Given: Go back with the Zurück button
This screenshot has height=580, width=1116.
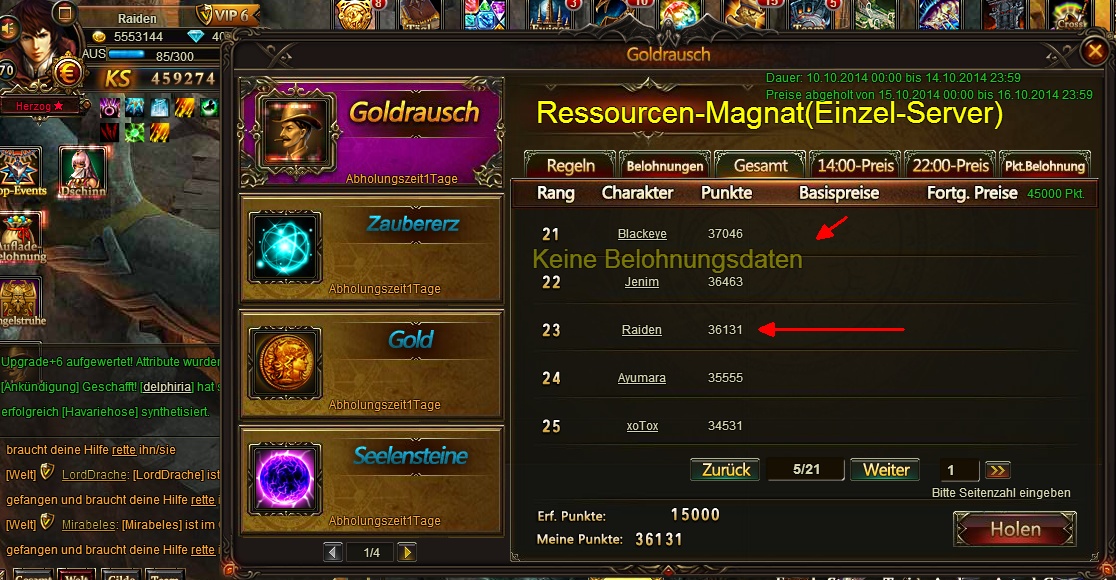Looking at the screenshot, I should tap(726, 470).
